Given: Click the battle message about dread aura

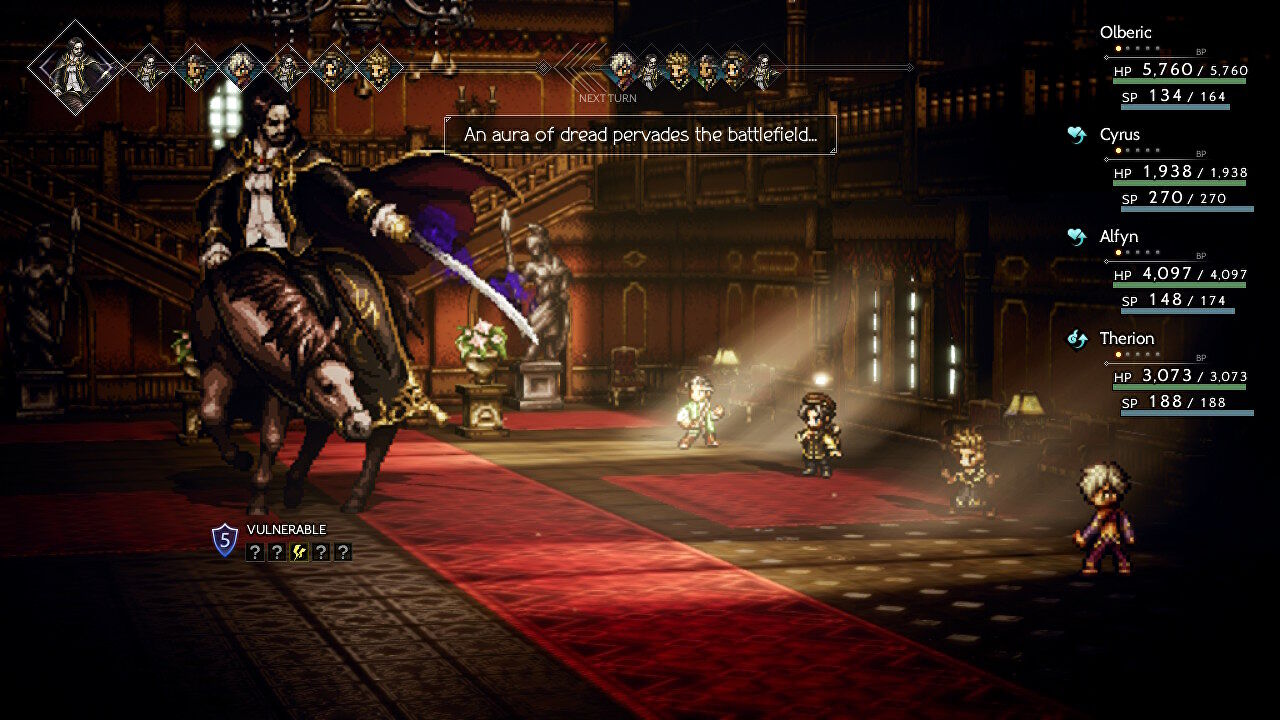Looking at the screenshot, I should pos(640,135).
